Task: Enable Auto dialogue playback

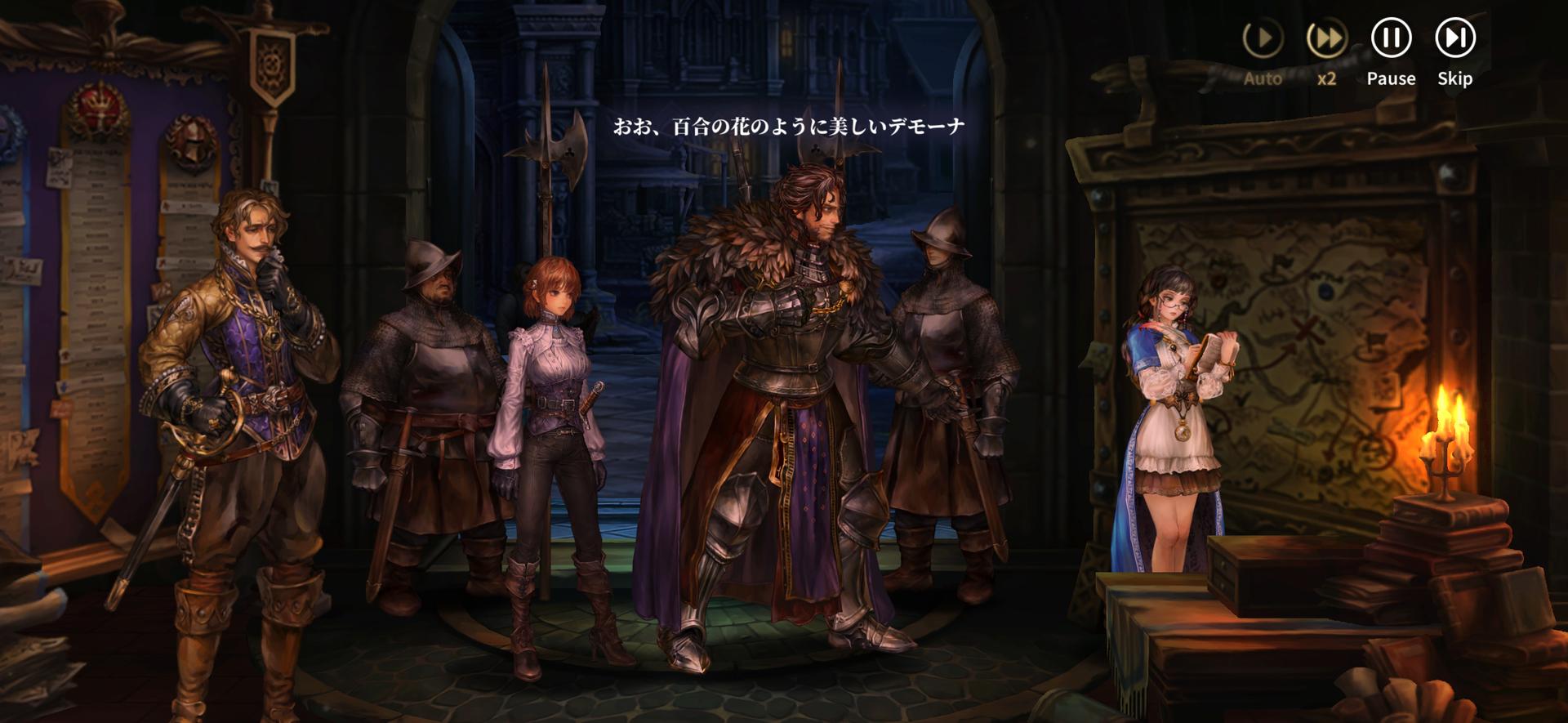Action: click(x=1263, y=38)
